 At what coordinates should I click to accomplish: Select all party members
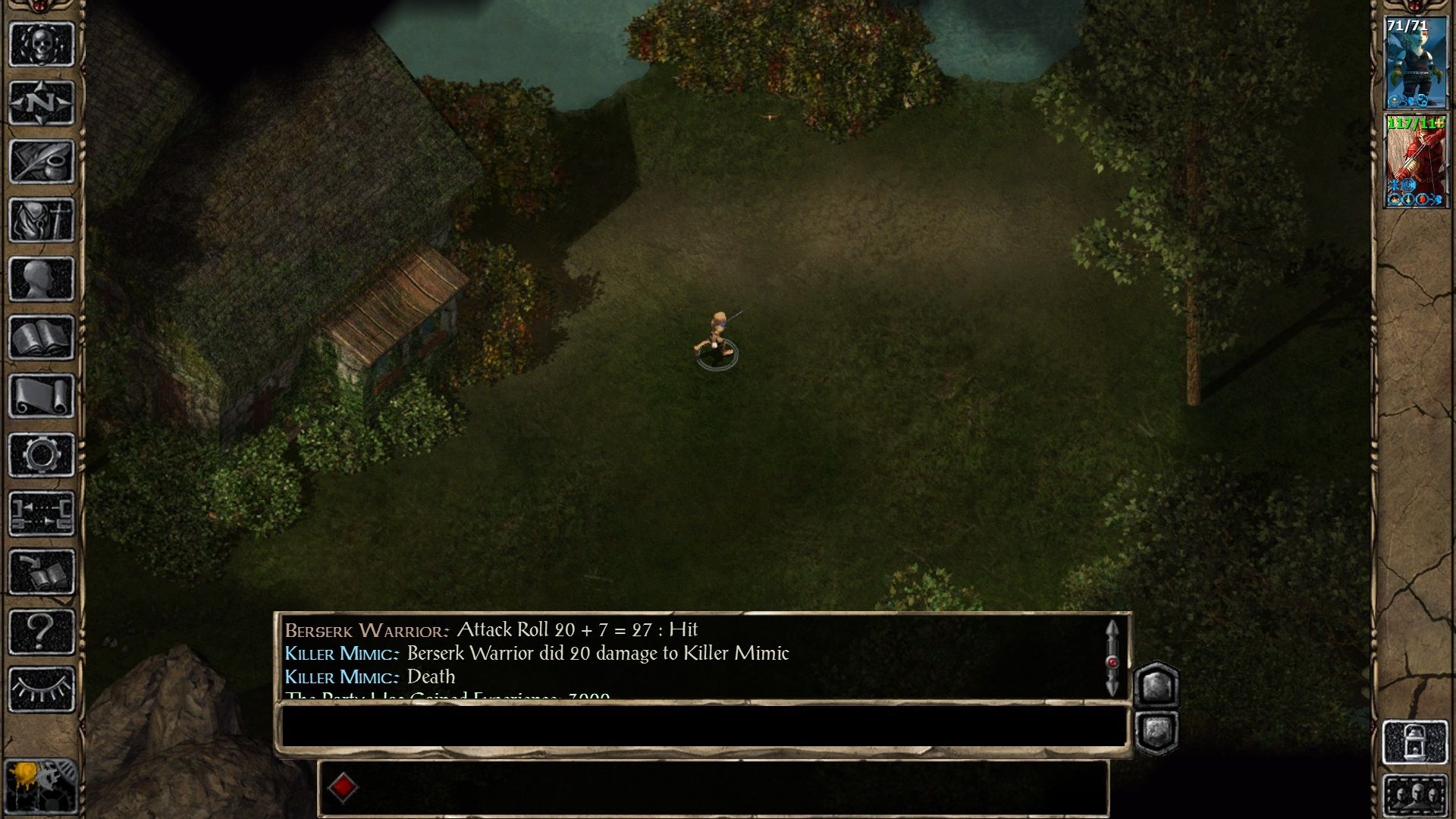coord(1415,795)
